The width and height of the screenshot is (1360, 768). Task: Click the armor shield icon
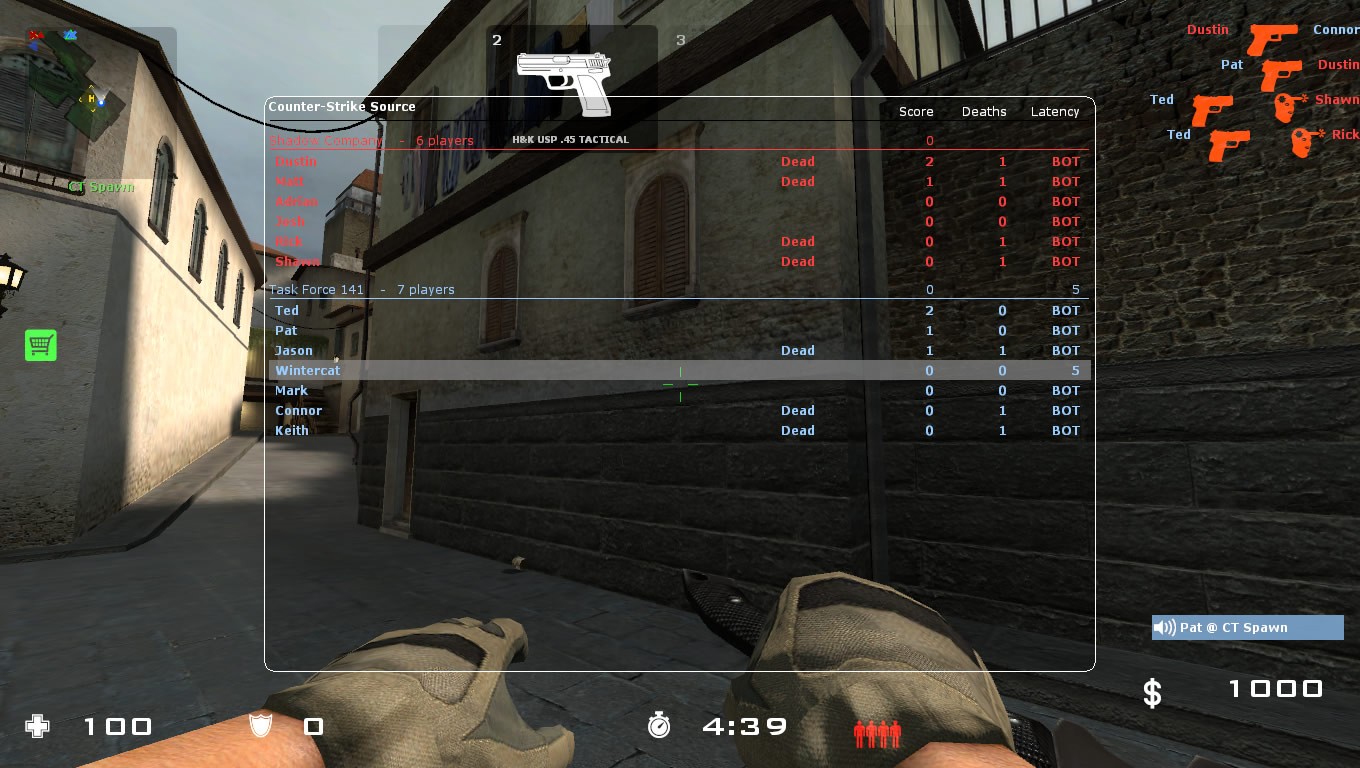[x=259, y=727]
